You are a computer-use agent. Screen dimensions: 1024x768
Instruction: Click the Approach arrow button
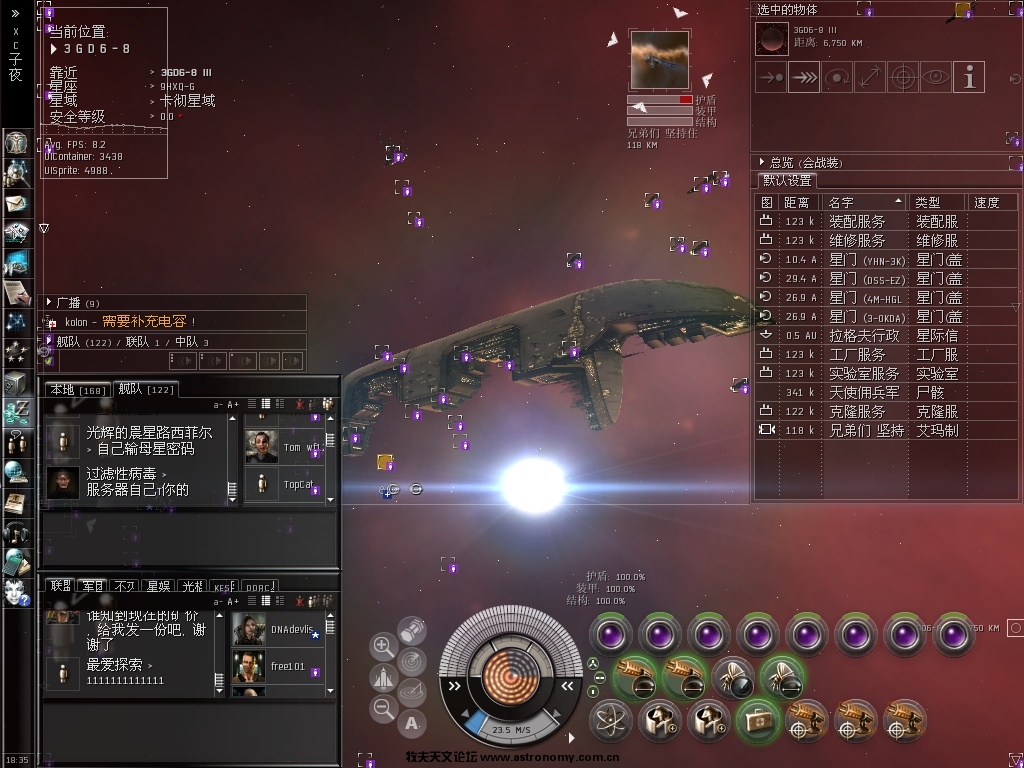(771, 77)
